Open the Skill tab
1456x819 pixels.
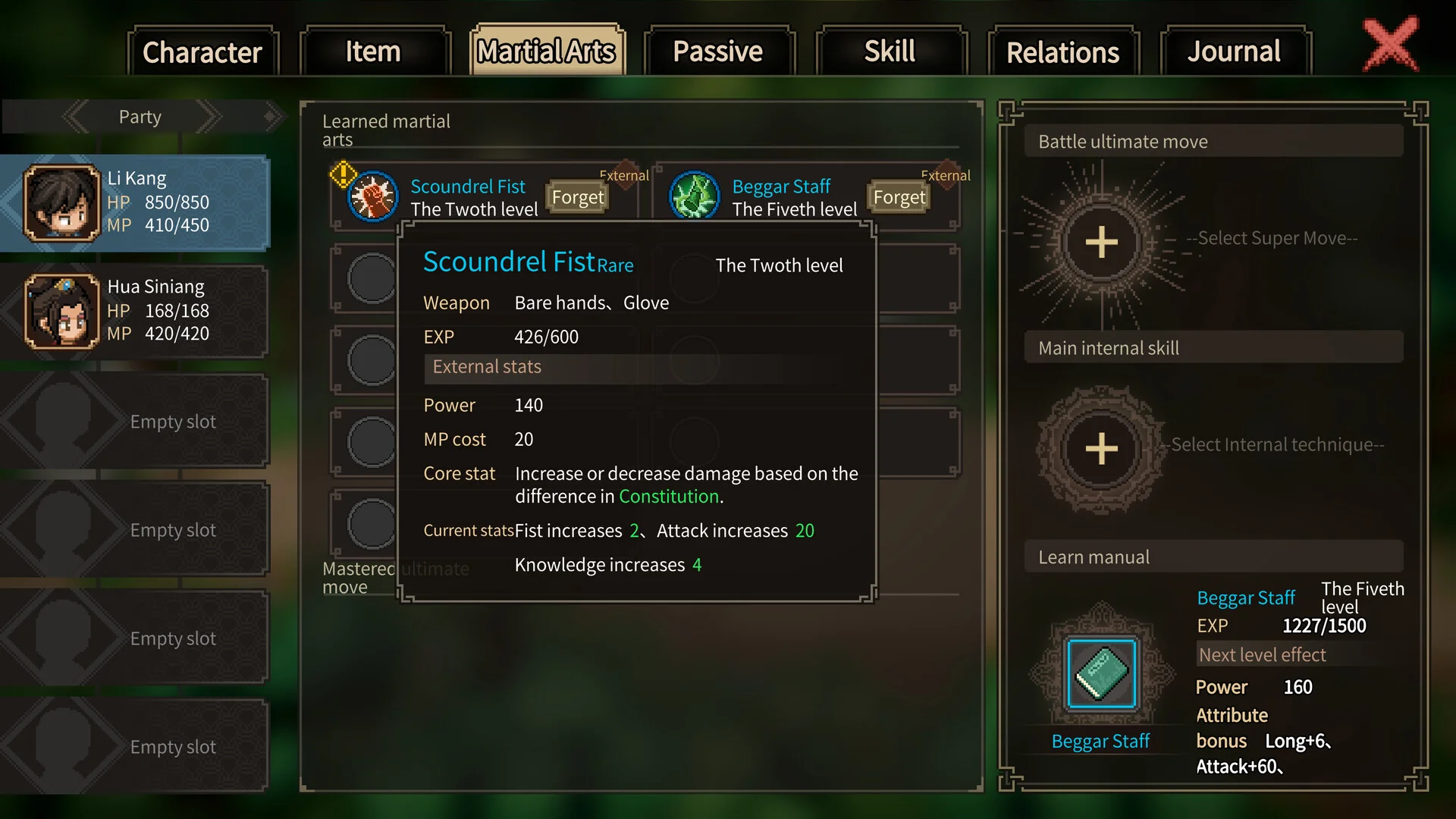click(890, 52)
